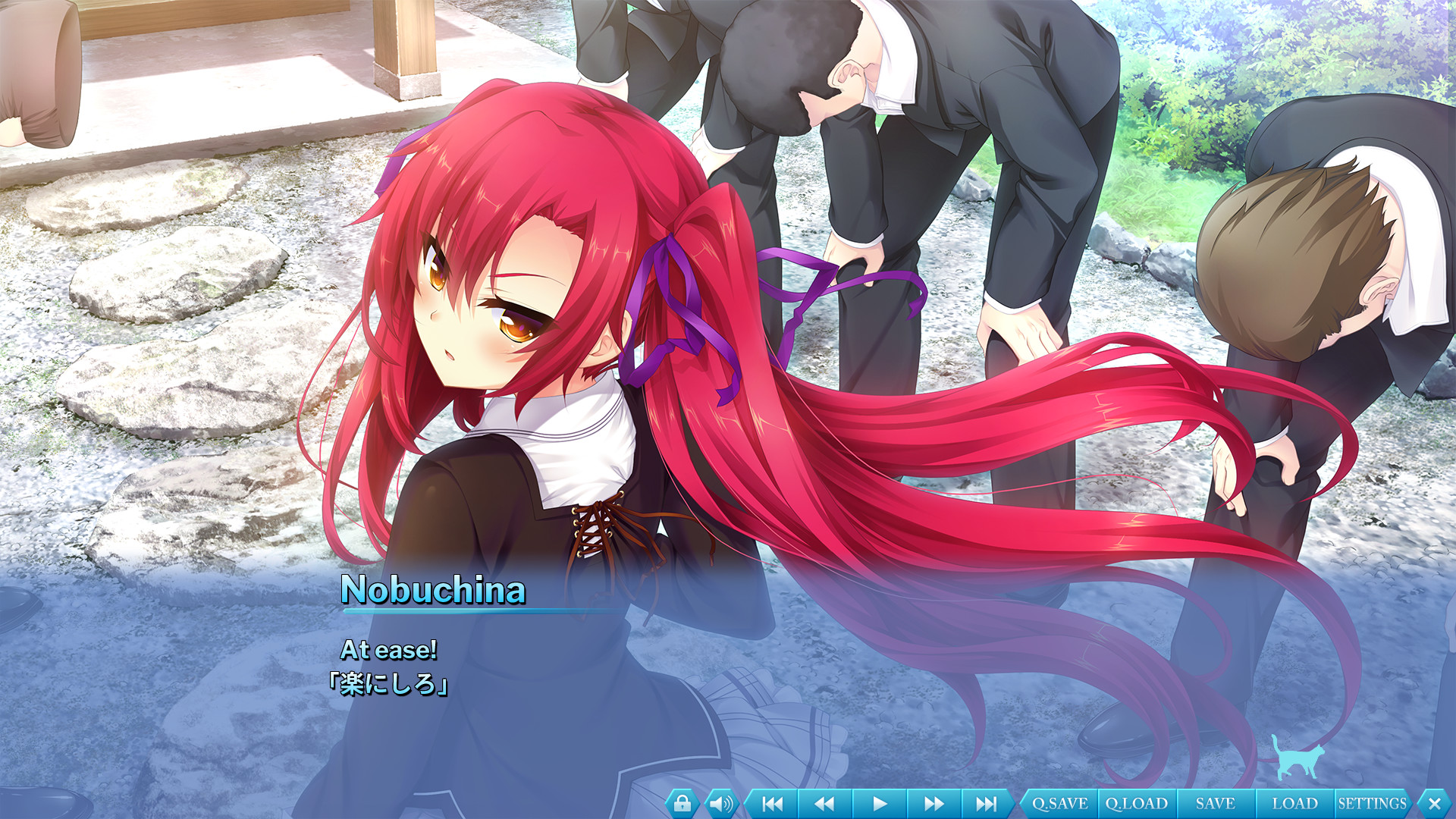Viewport: 1456px width, 819px height.
Task: Click the rewind icon to reread previous line
Action: 824,802
